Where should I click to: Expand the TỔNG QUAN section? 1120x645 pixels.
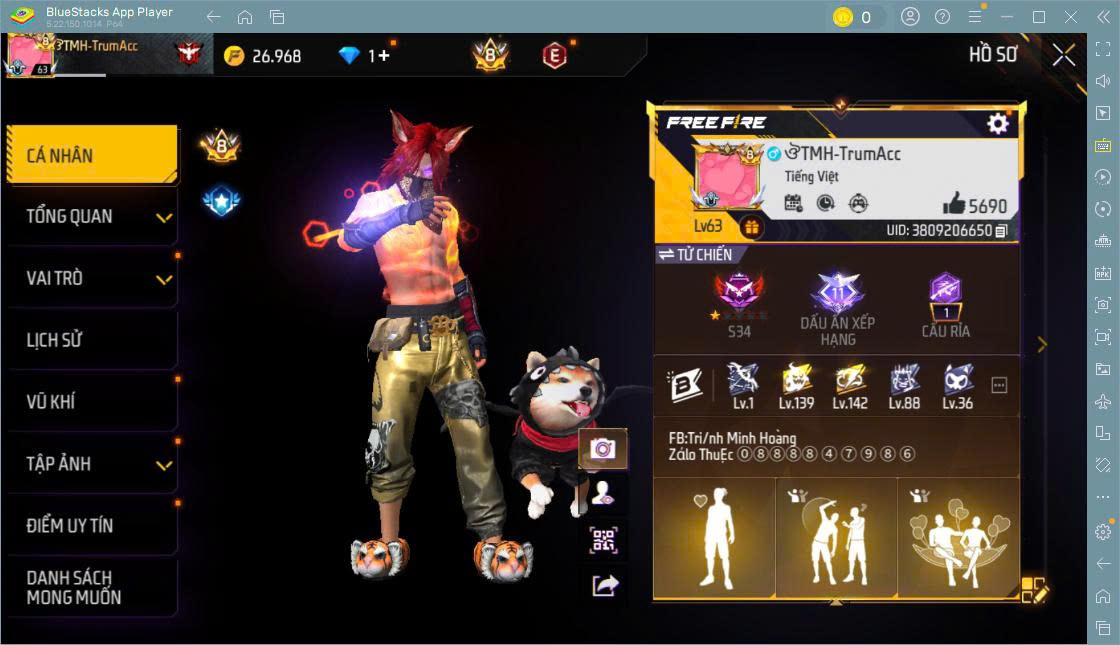(92, 217)
